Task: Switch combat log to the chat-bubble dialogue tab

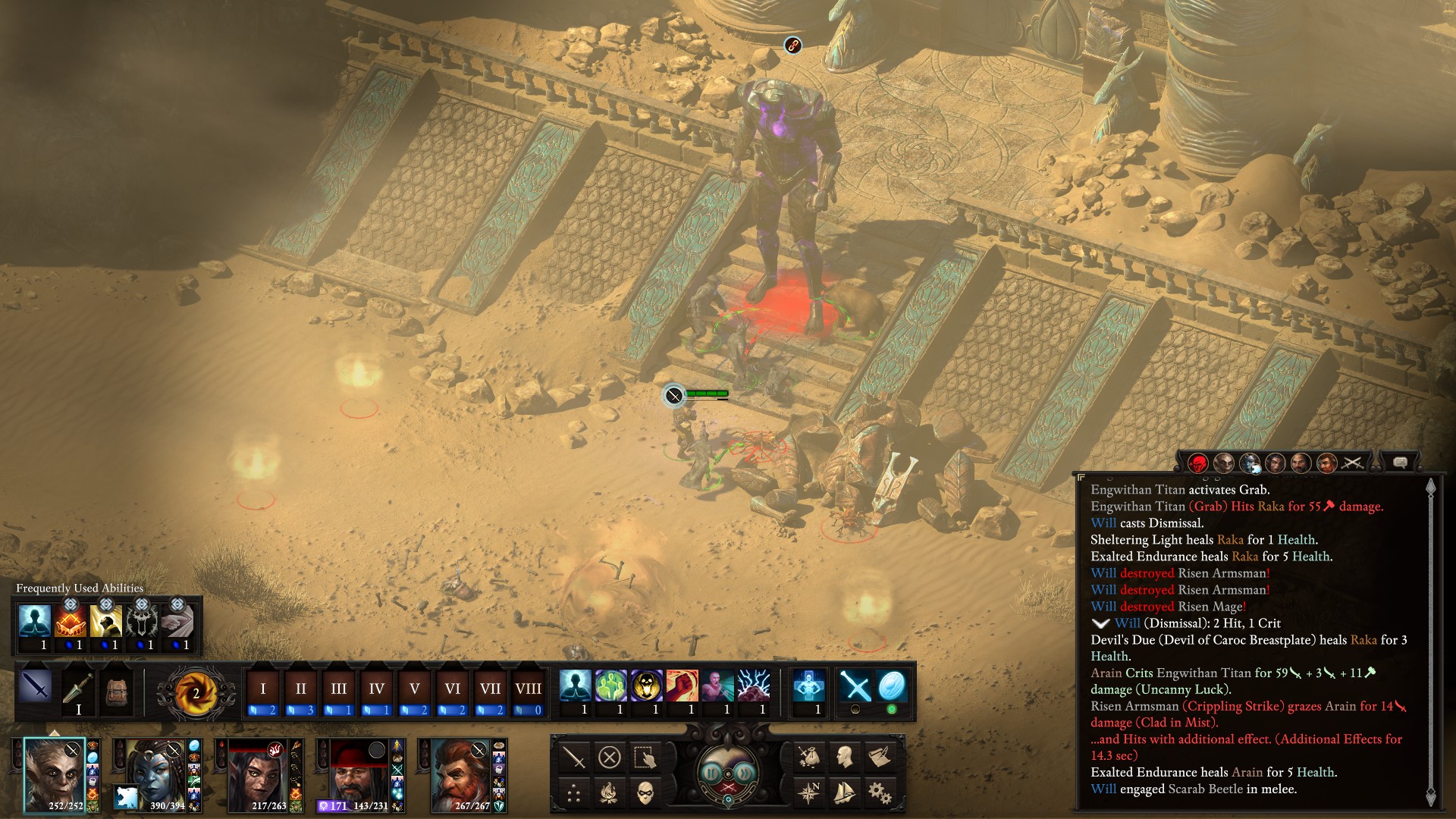Action: click(x=1400, y=462)
